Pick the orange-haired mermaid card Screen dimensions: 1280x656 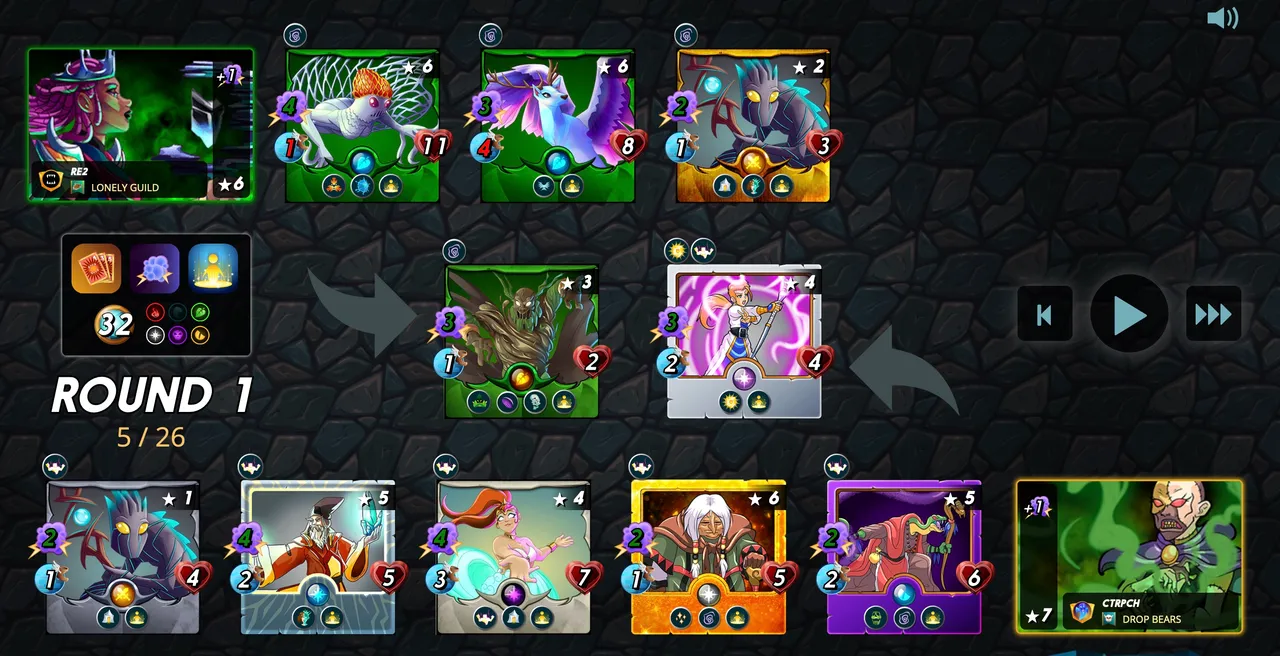pyautogui.click(x=513, y=557)
